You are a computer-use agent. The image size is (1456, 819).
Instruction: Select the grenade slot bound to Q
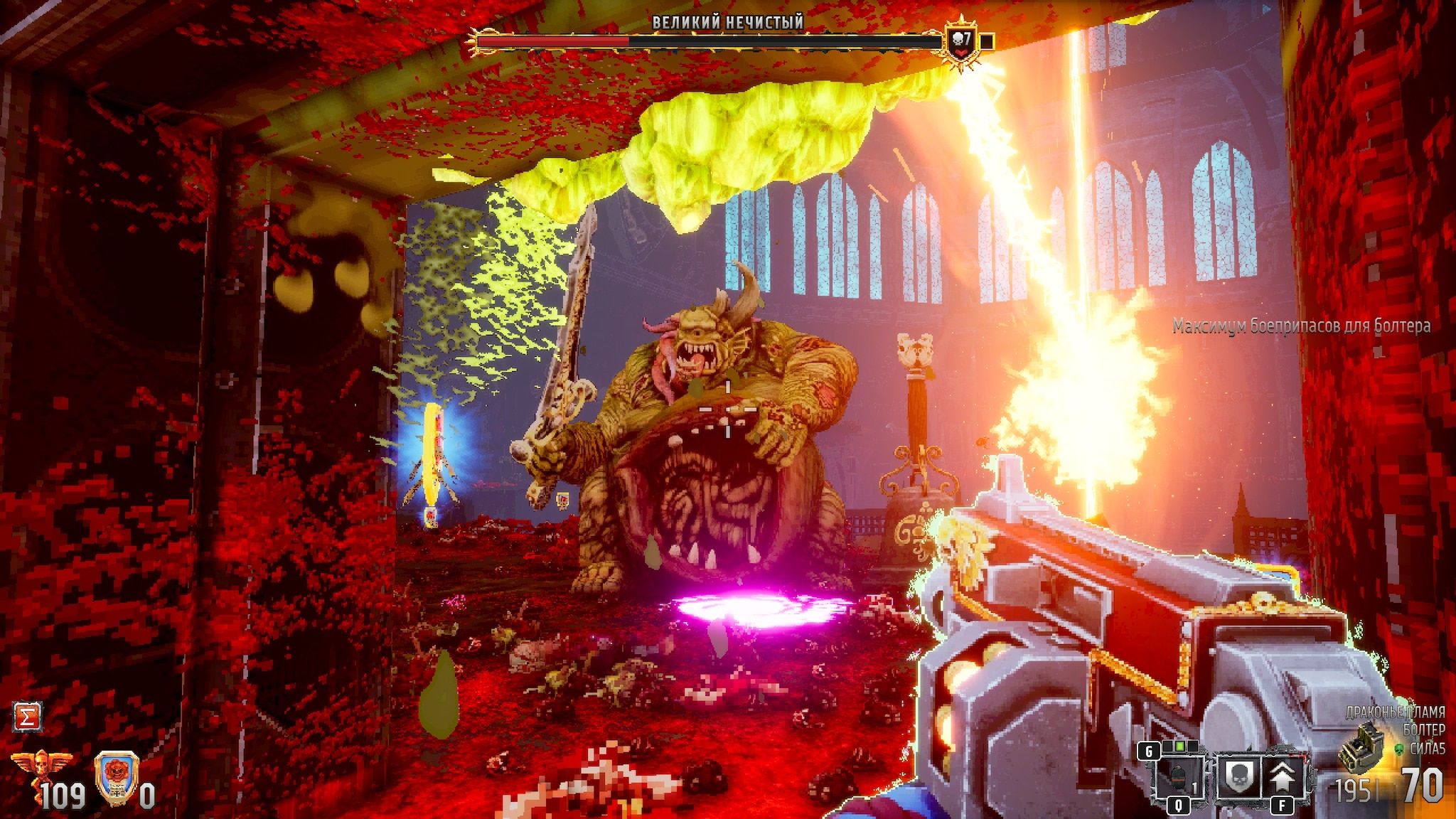pos(1179,777)
